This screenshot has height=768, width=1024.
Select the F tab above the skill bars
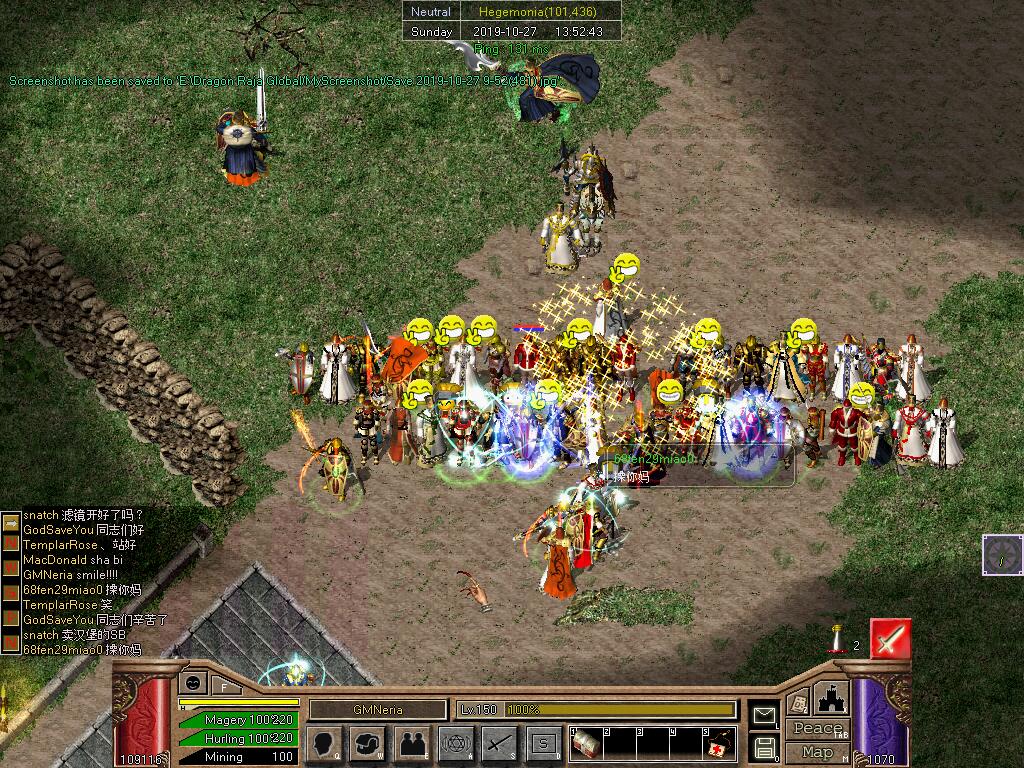224,686
